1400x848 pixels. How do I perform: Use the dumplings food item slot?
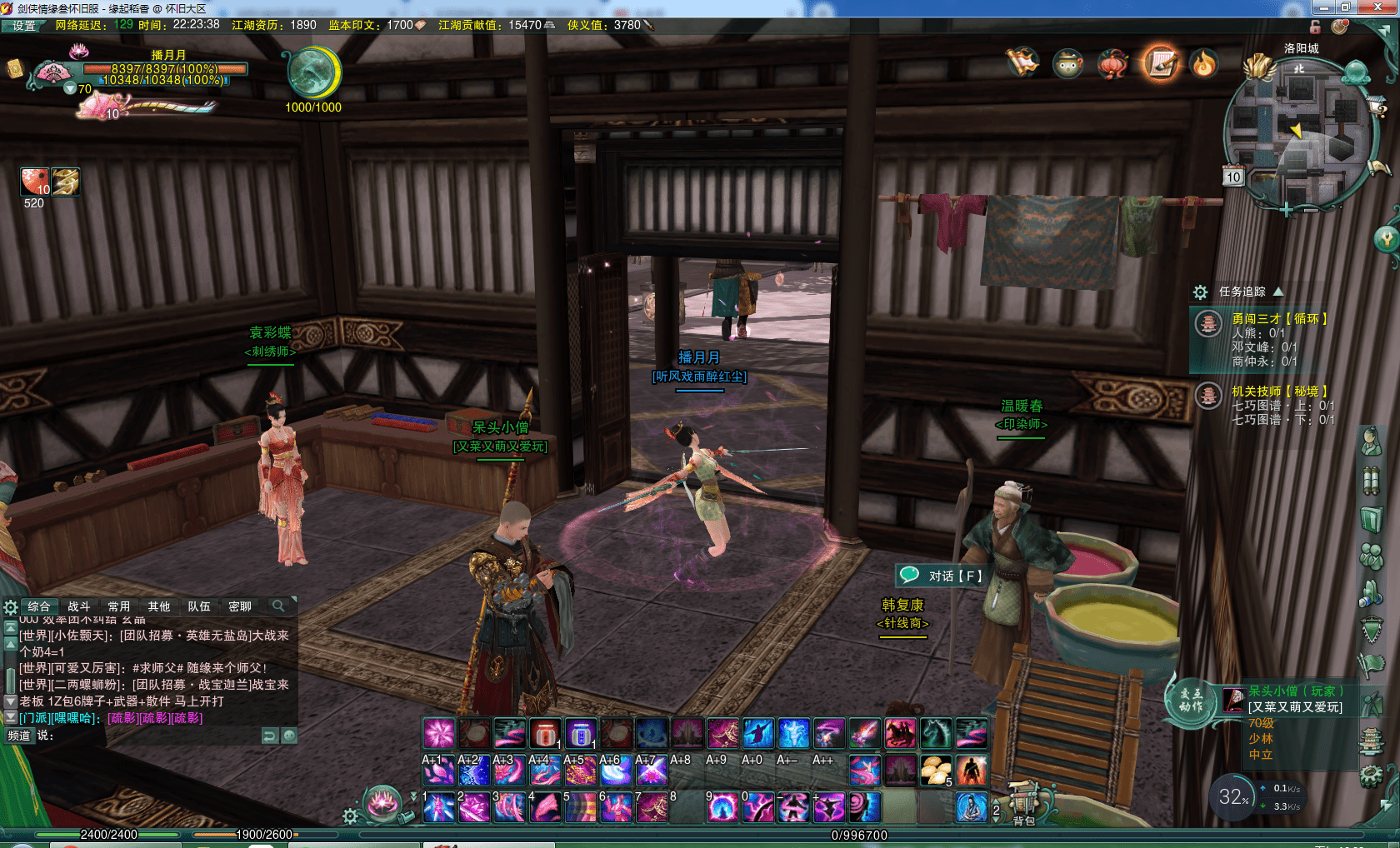tap(936, 771)
